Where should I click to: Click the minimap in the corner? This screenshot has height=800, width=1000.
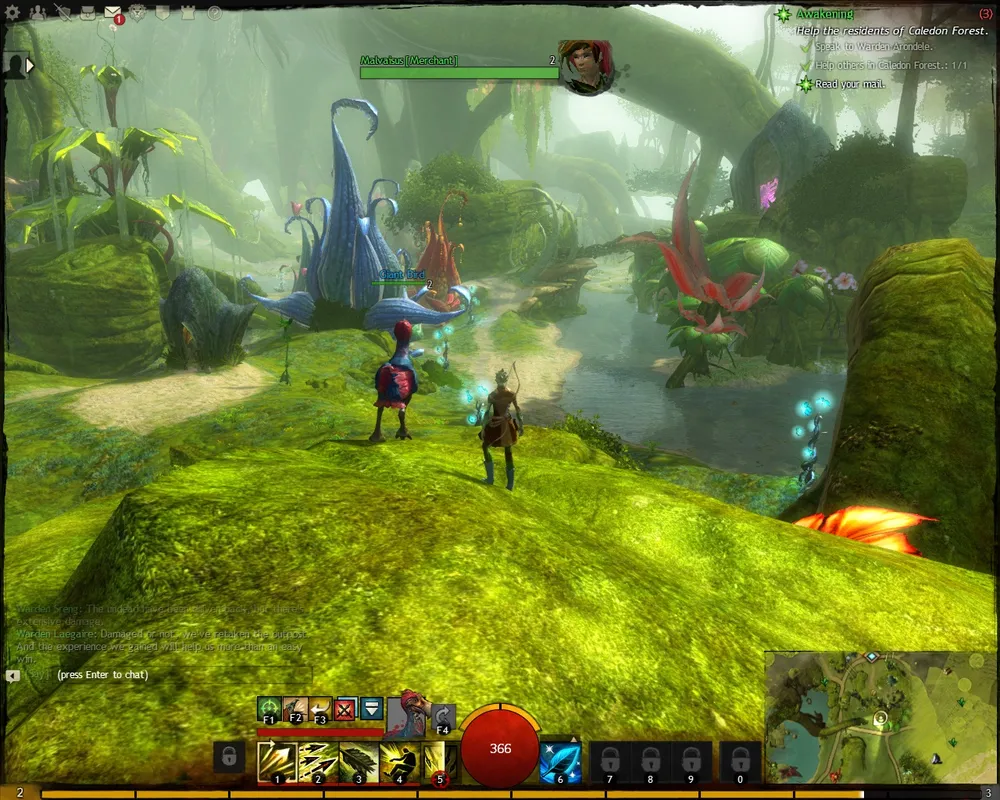click(880, 716)
